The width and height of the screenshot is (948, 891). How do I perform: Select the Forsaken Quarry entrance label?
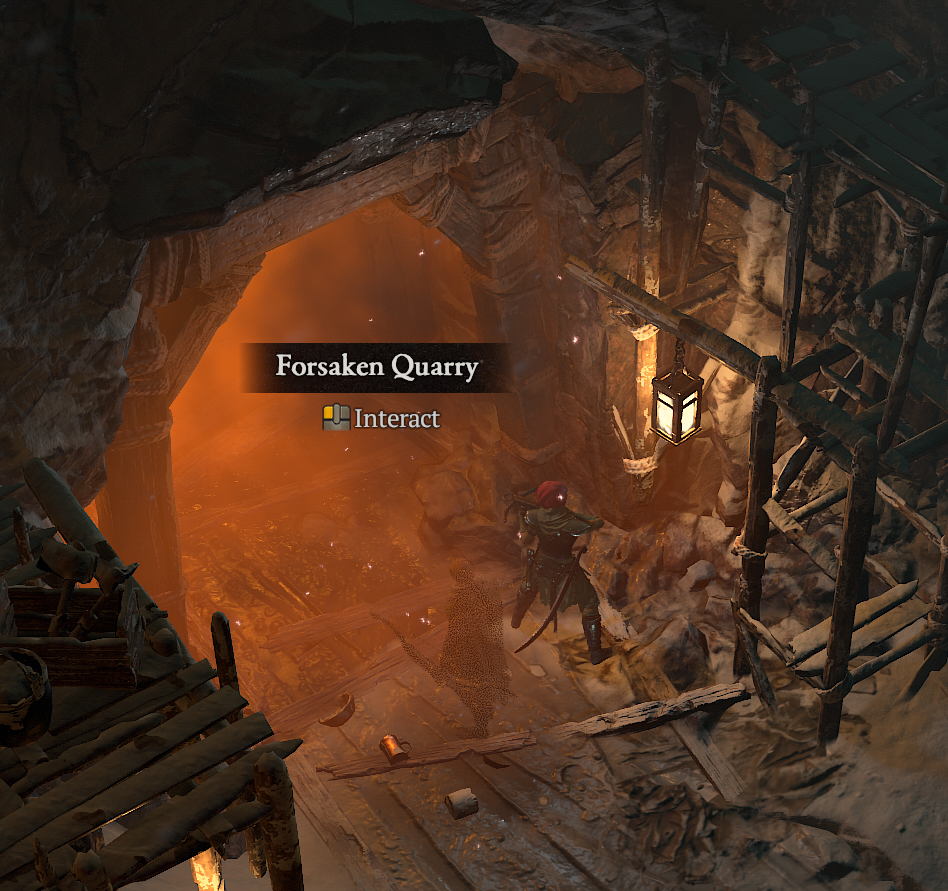[x=377, y=367]
